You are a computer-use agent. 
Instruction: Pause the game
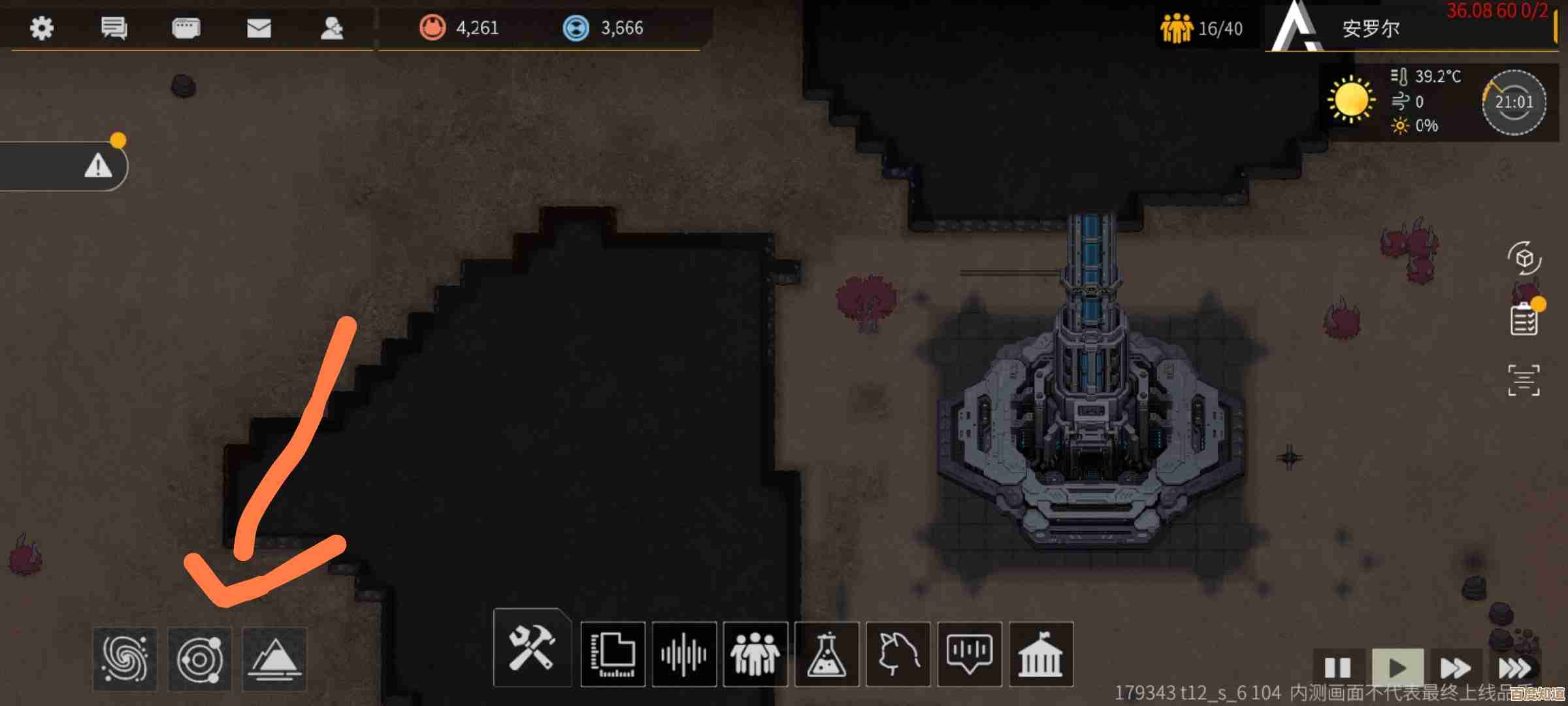click(x=1337, y=668)
